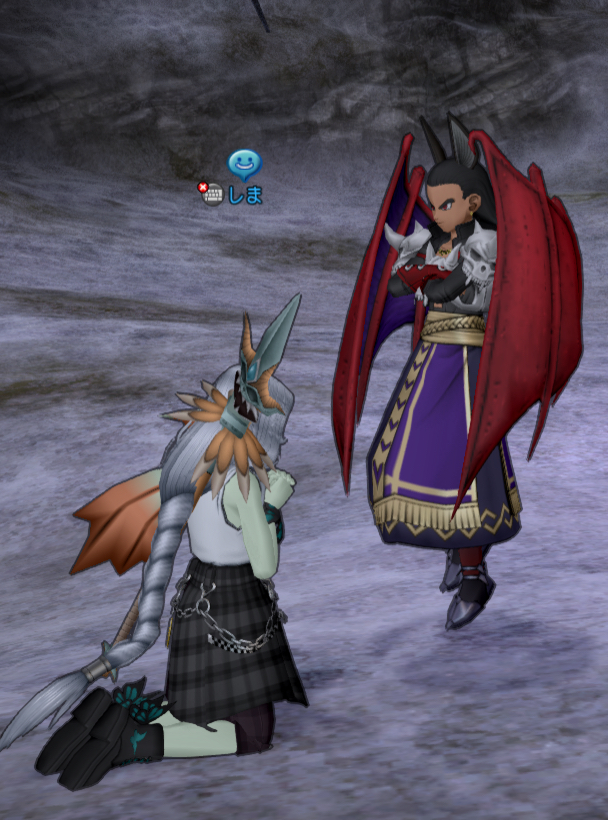The image size is (608, 820).
Task: Click the blue smiley speech bubble icon
Action: point(243,163)
